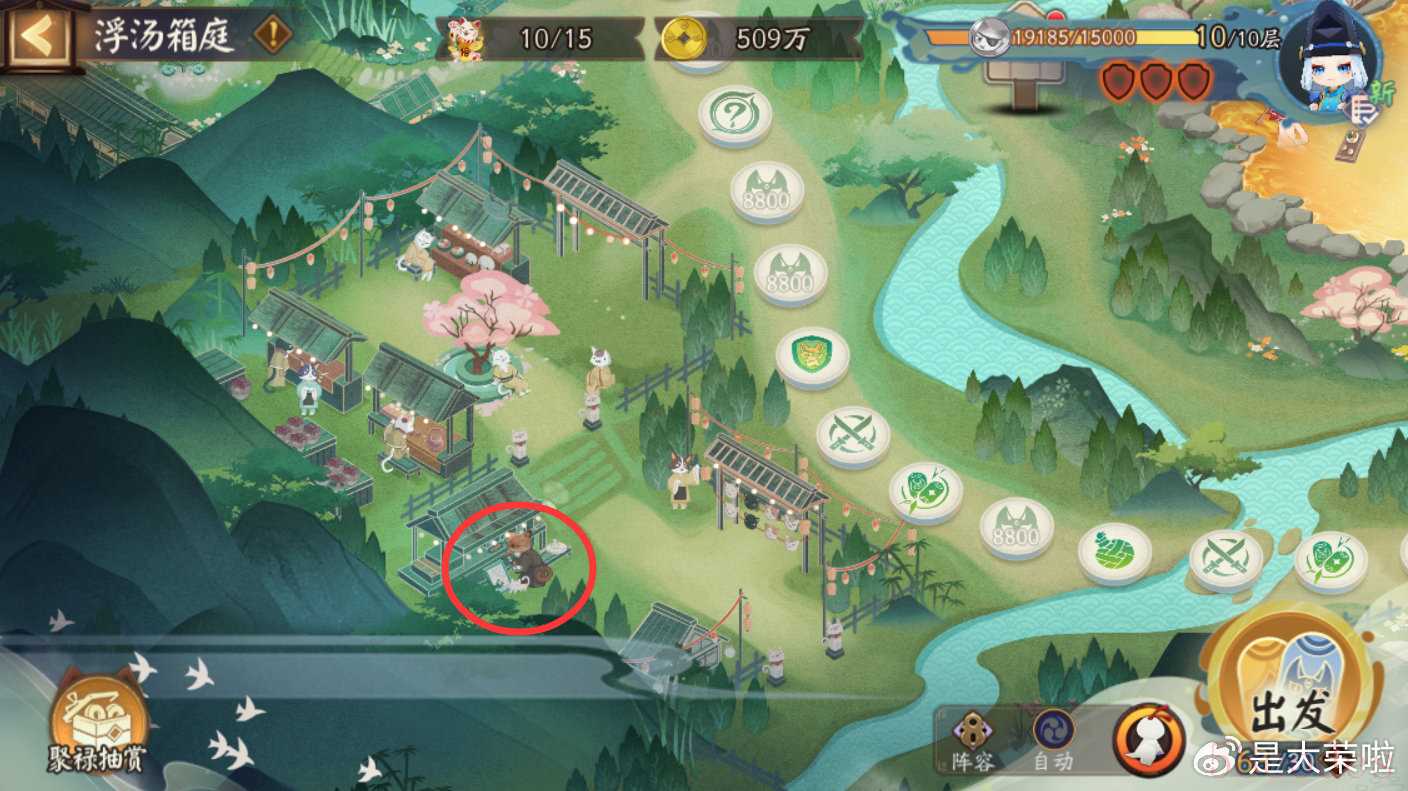Select the white paper doll icon
The width and height of the screenshot is (1408, 791).
pyautogui.click(x=1150, y=740)
